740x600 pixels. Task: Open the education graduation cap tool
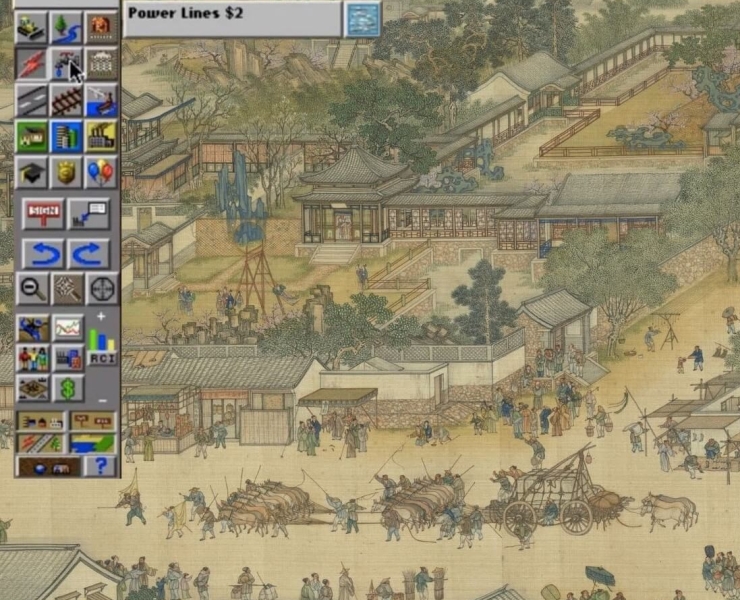(32, 172)
